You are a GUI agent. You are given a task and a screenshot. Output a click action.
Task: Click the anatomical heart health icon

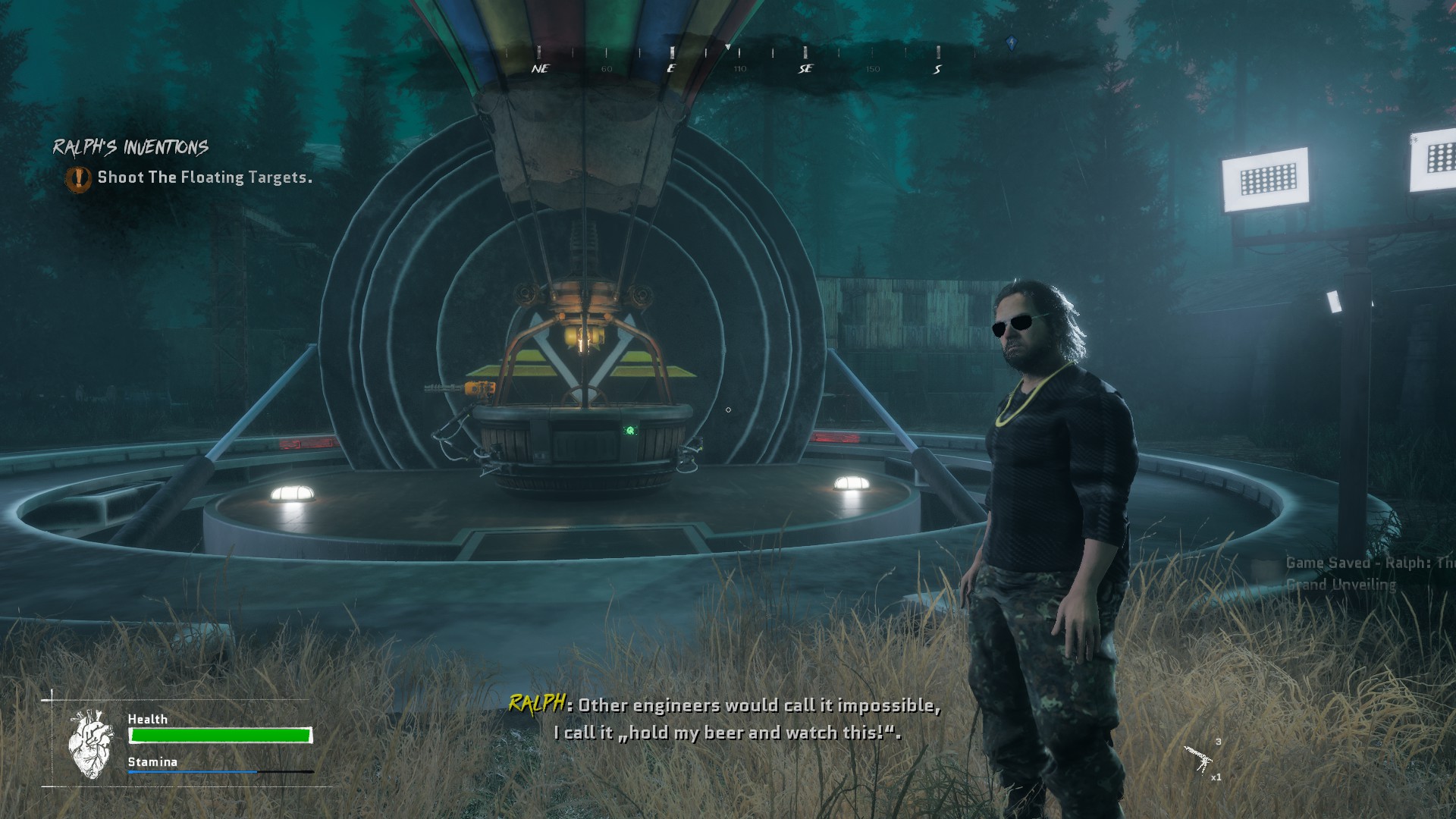(90, 744)
